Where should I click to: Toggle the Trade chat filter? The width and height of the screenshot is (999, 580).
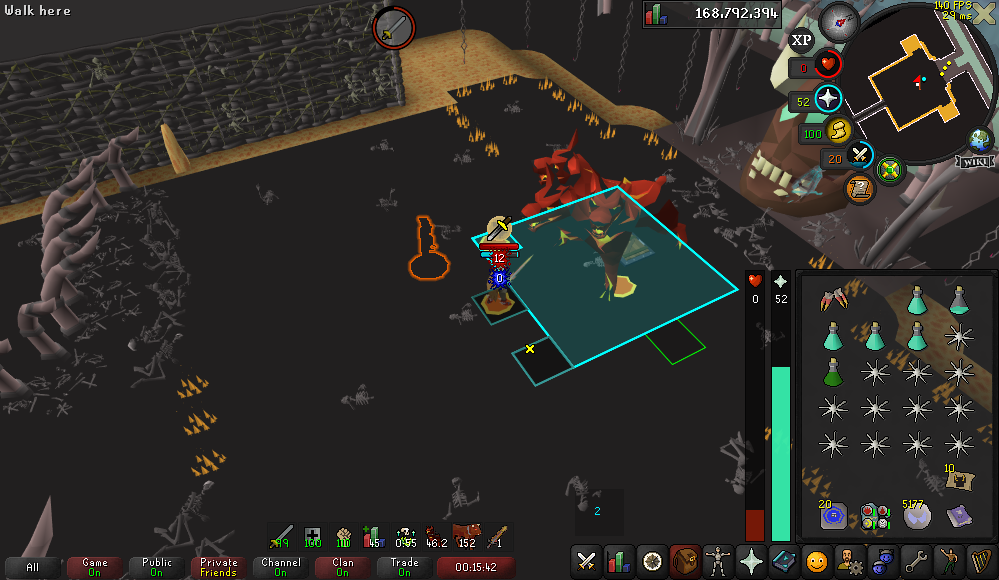(x=405, y=567)
